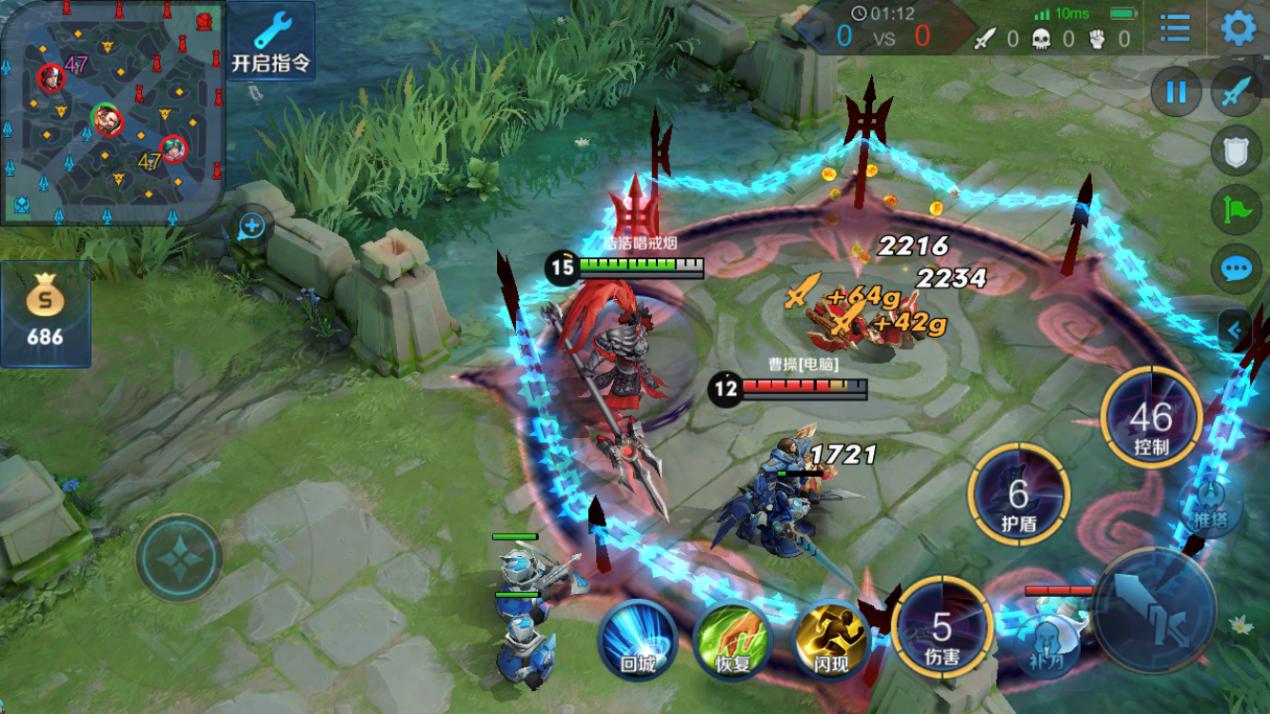1270x714 pixels.
Task: Show the scoreboard list
Action: tap(1175, 28)
